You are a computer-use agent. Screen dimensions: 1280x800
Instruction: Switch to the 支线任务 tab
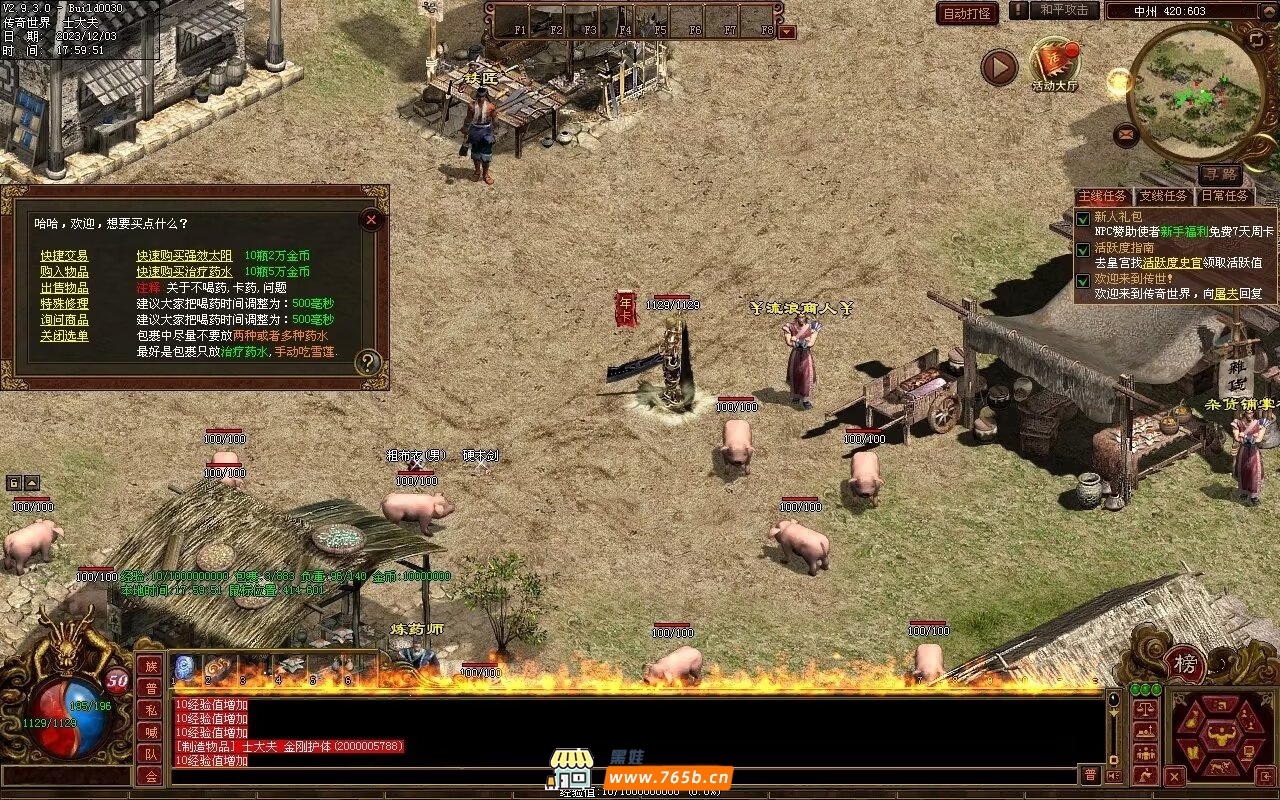coord(1164,196)
